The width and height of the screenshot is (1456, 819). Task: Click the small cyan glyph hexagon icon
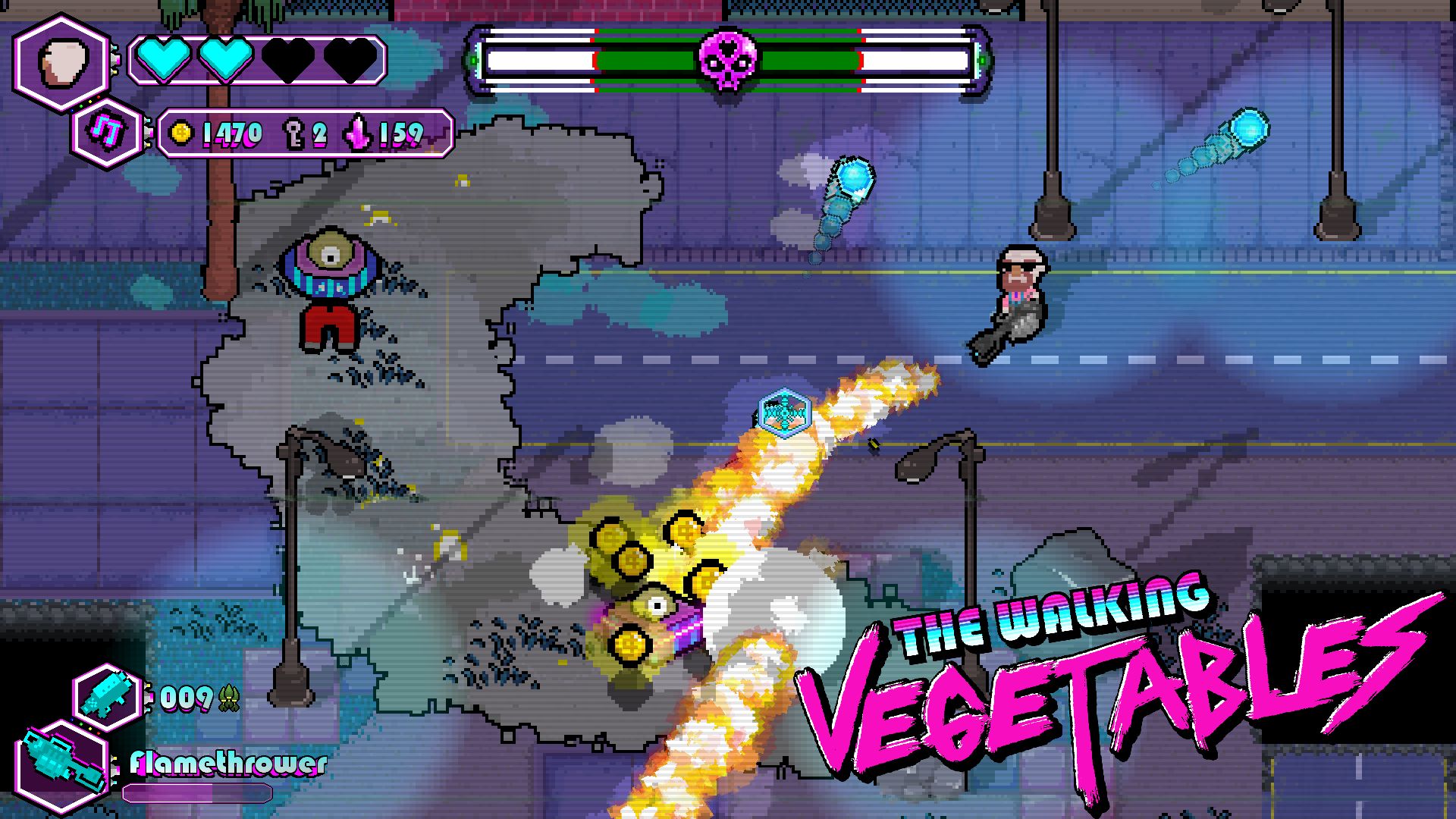[108, 133]
